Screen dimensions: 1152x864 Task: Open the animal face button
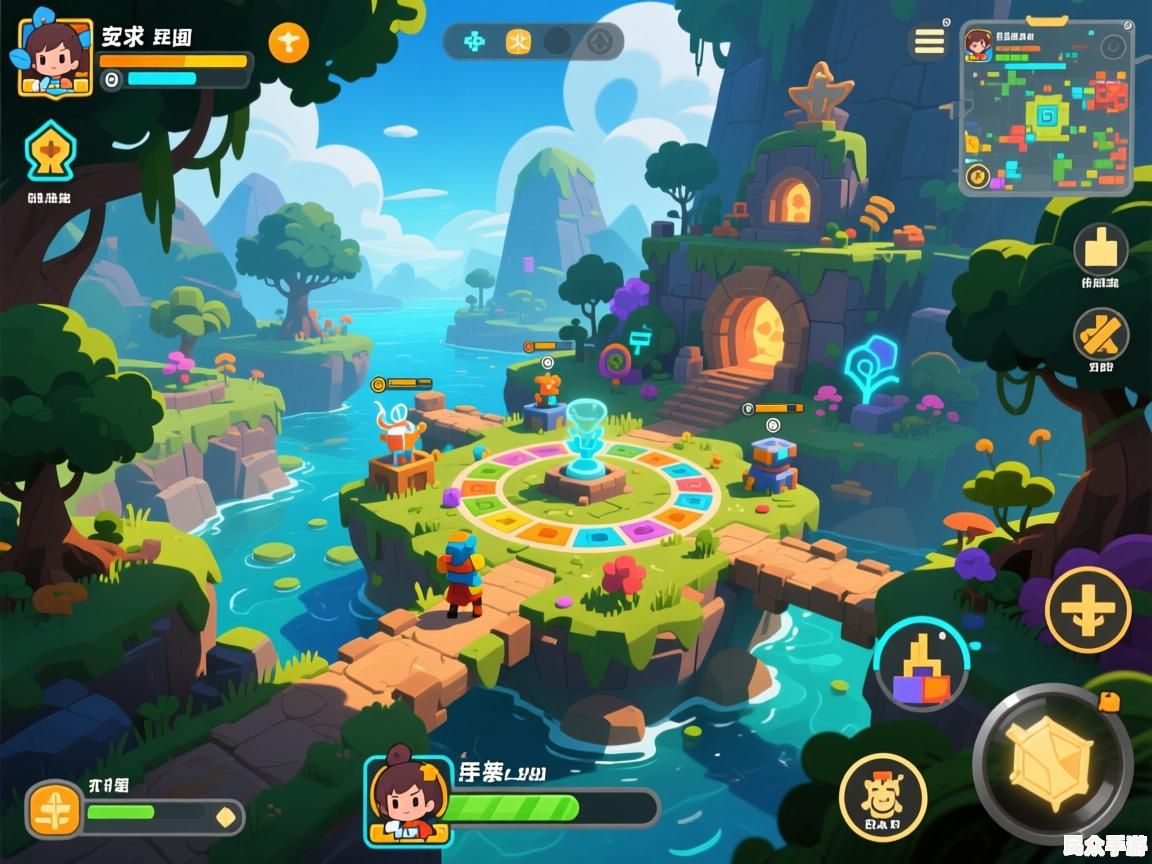(882, 796)
